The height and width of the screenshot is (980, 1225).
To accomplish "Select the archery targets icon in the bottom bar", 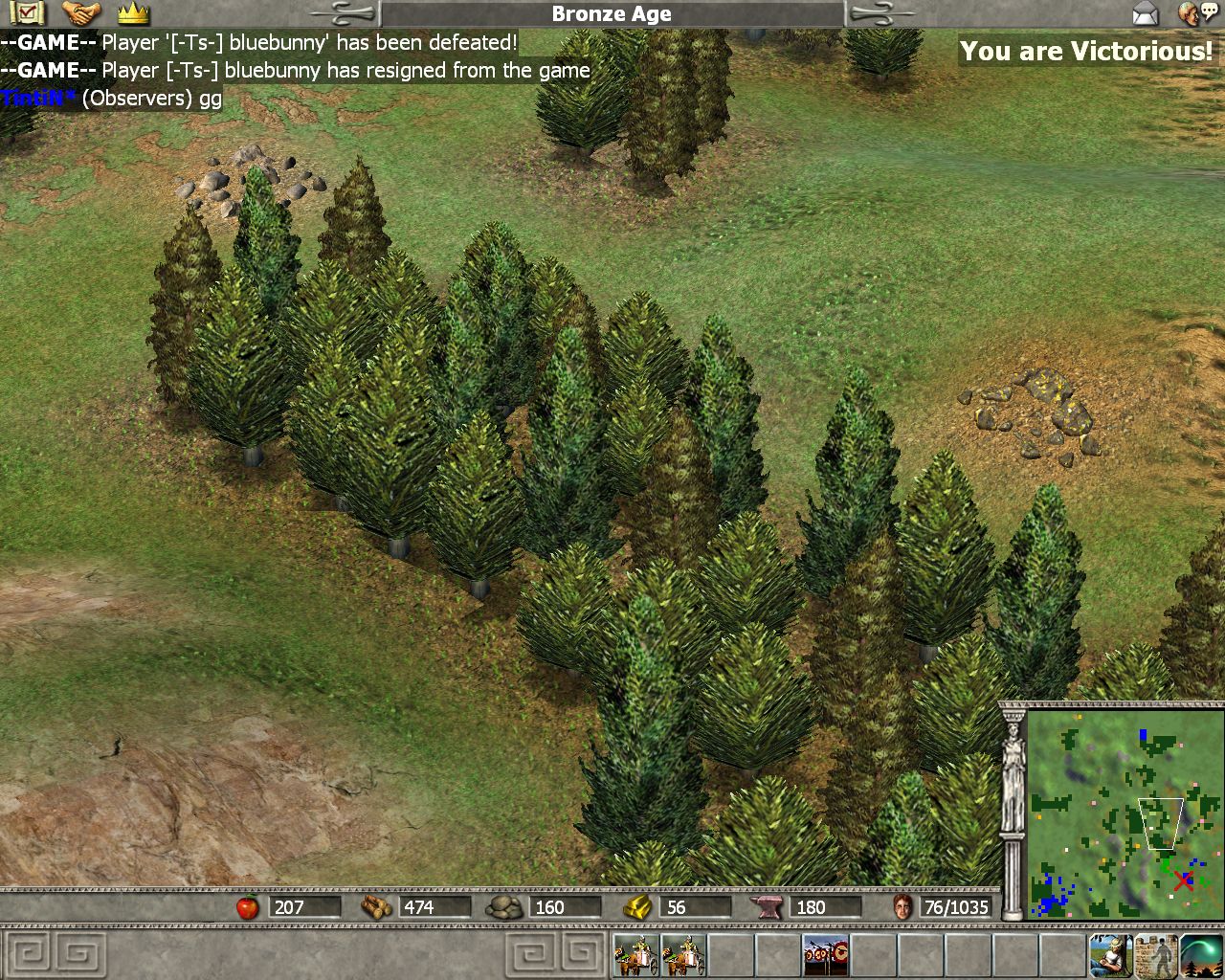I will [x=825, y=954].
